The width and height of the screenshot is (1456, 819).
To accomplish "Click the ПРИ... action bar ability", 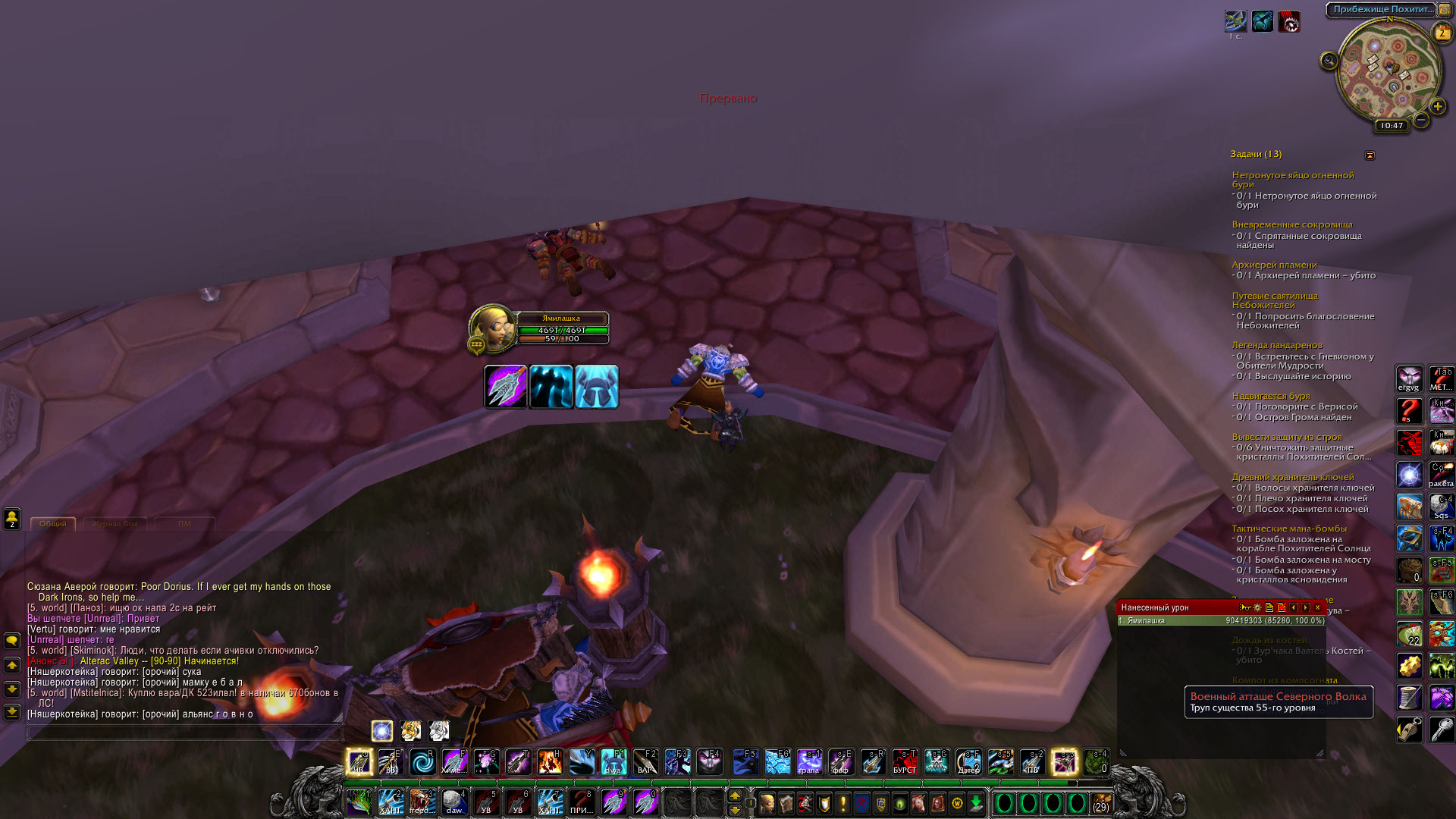I will point(582,802).
